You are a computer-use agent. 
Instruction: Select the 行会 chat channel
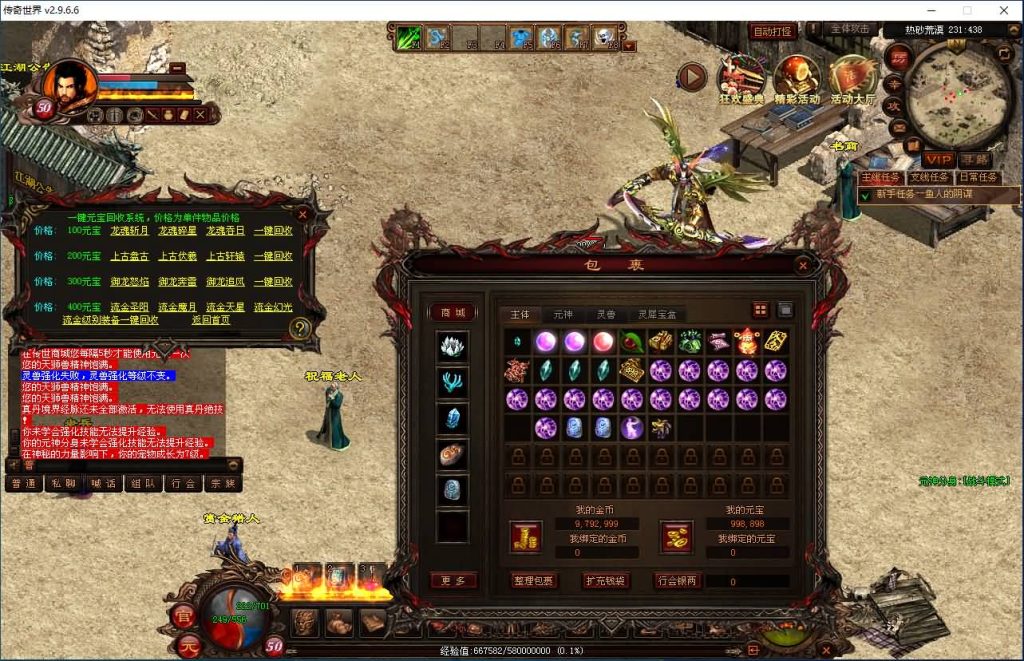(182, 483)
